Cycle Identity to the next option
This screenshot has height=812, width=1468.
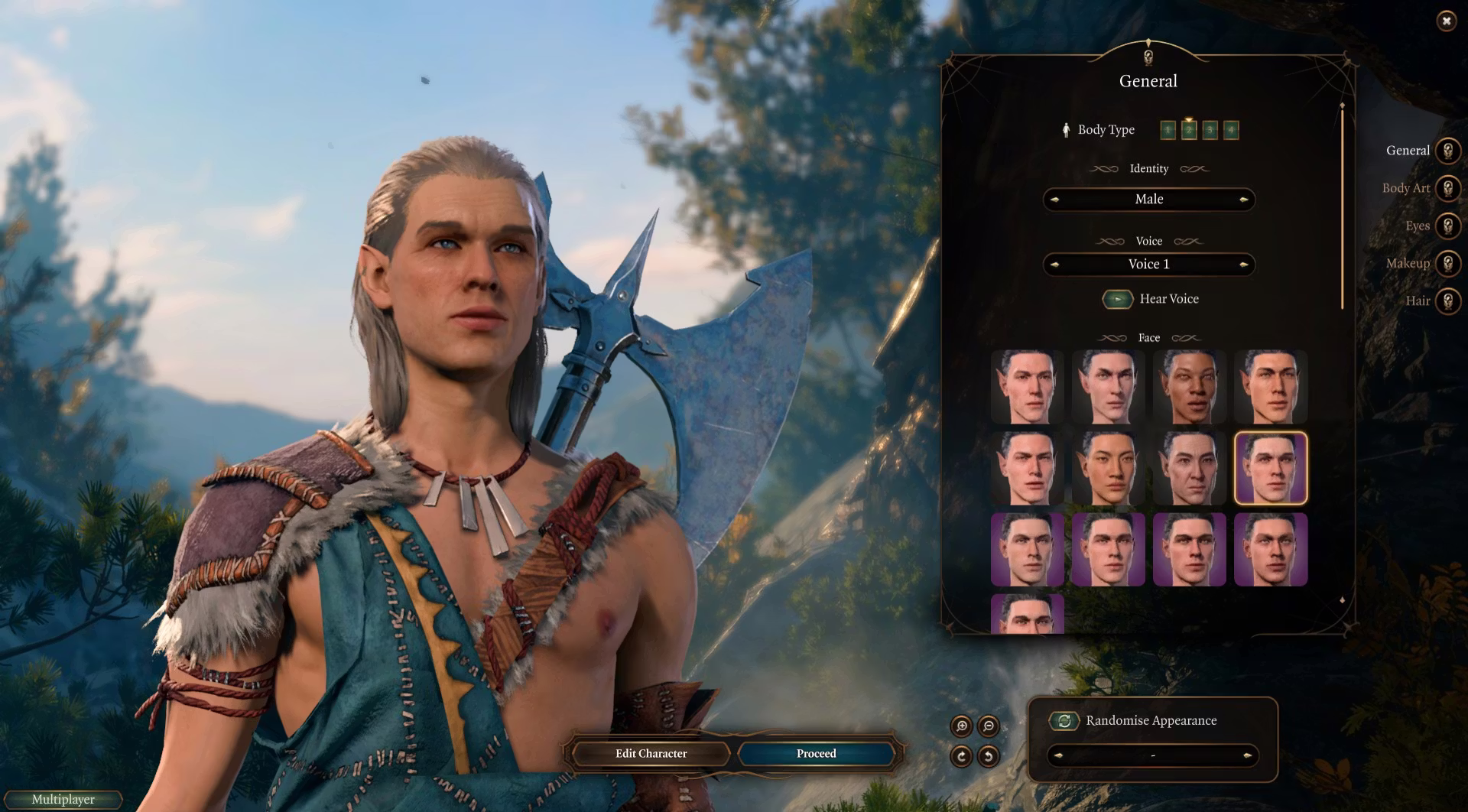click(1243, 200)
